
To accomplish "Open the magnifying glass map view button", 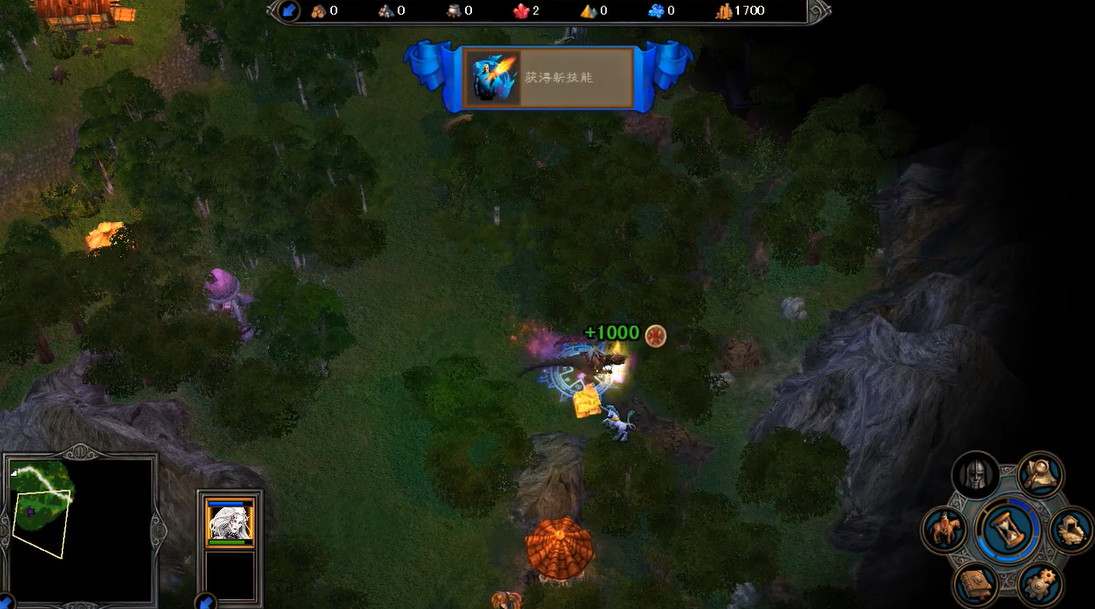I will (x=1041, y=473).
